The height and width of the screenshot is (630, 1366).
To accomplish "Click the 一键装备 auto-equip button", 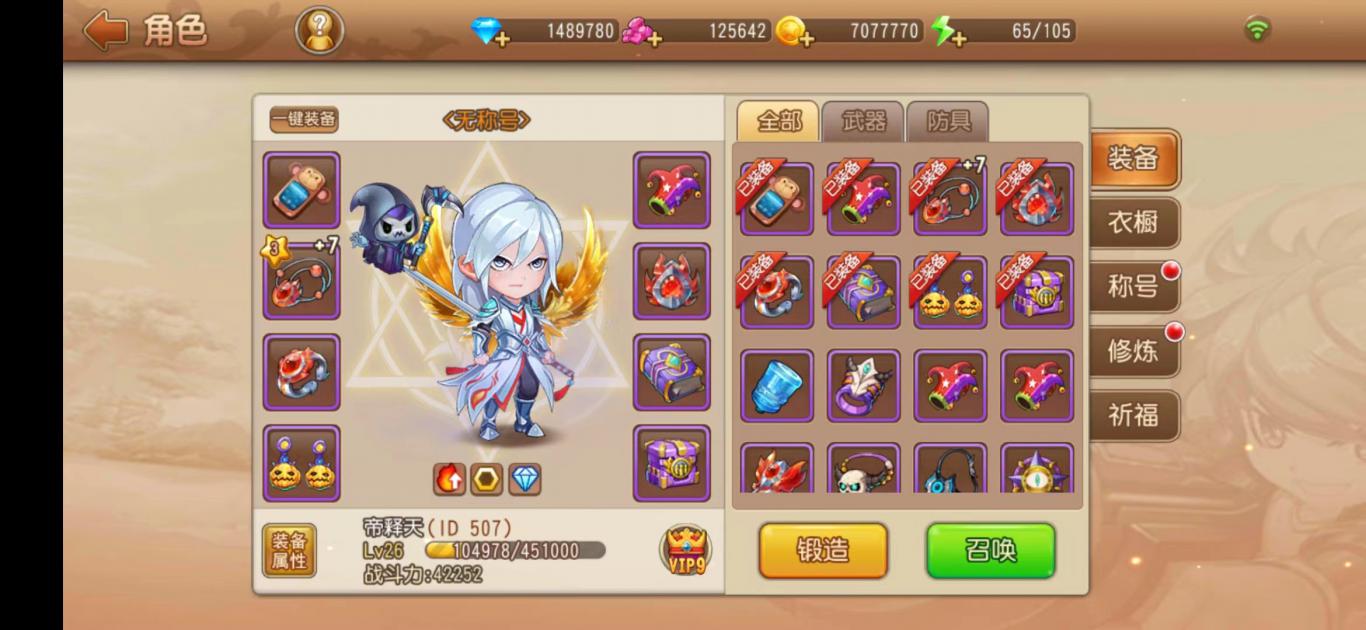I will point(304,120).
